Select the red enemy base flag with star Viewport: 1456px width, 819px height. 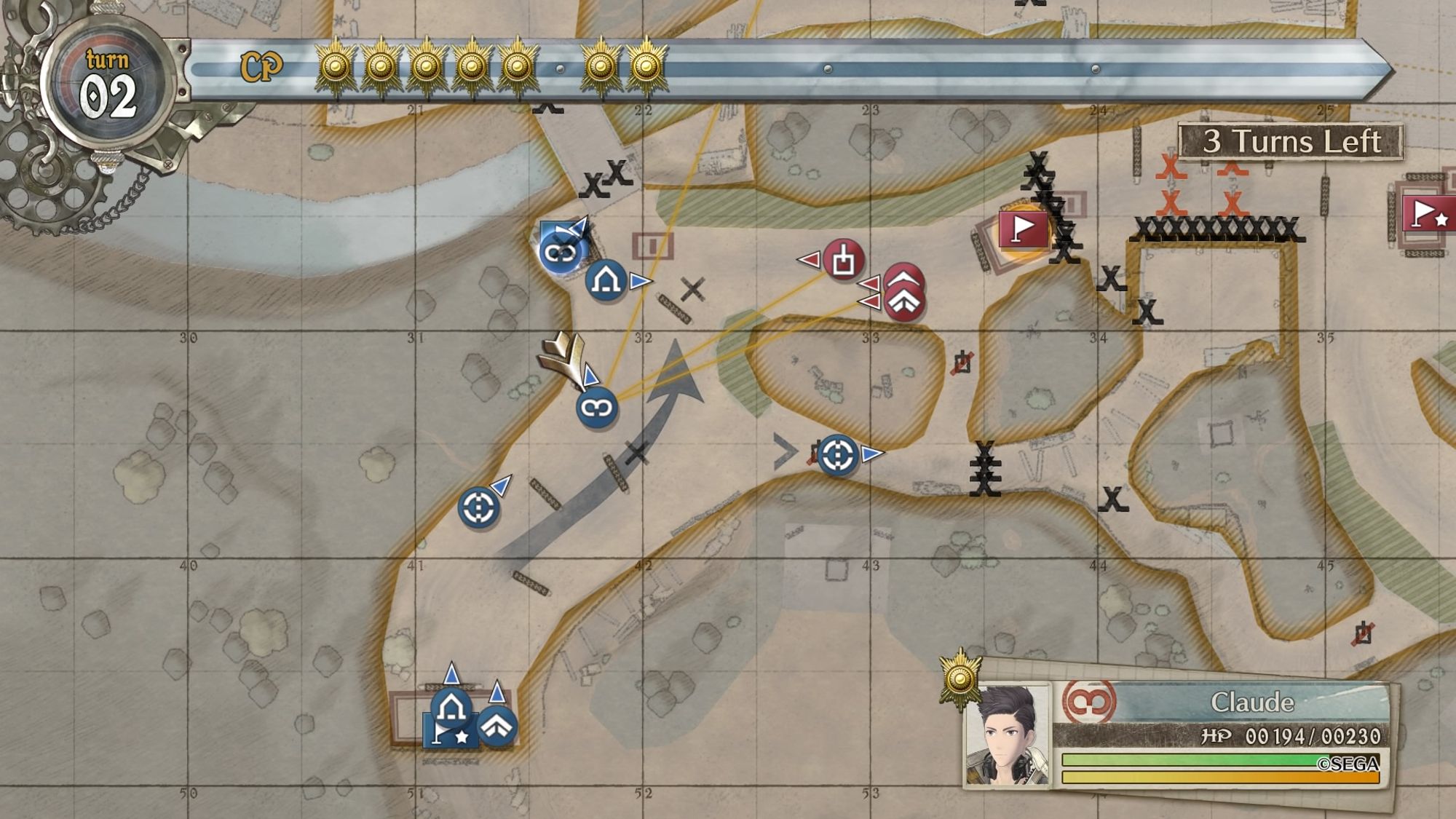[1427, 214]
